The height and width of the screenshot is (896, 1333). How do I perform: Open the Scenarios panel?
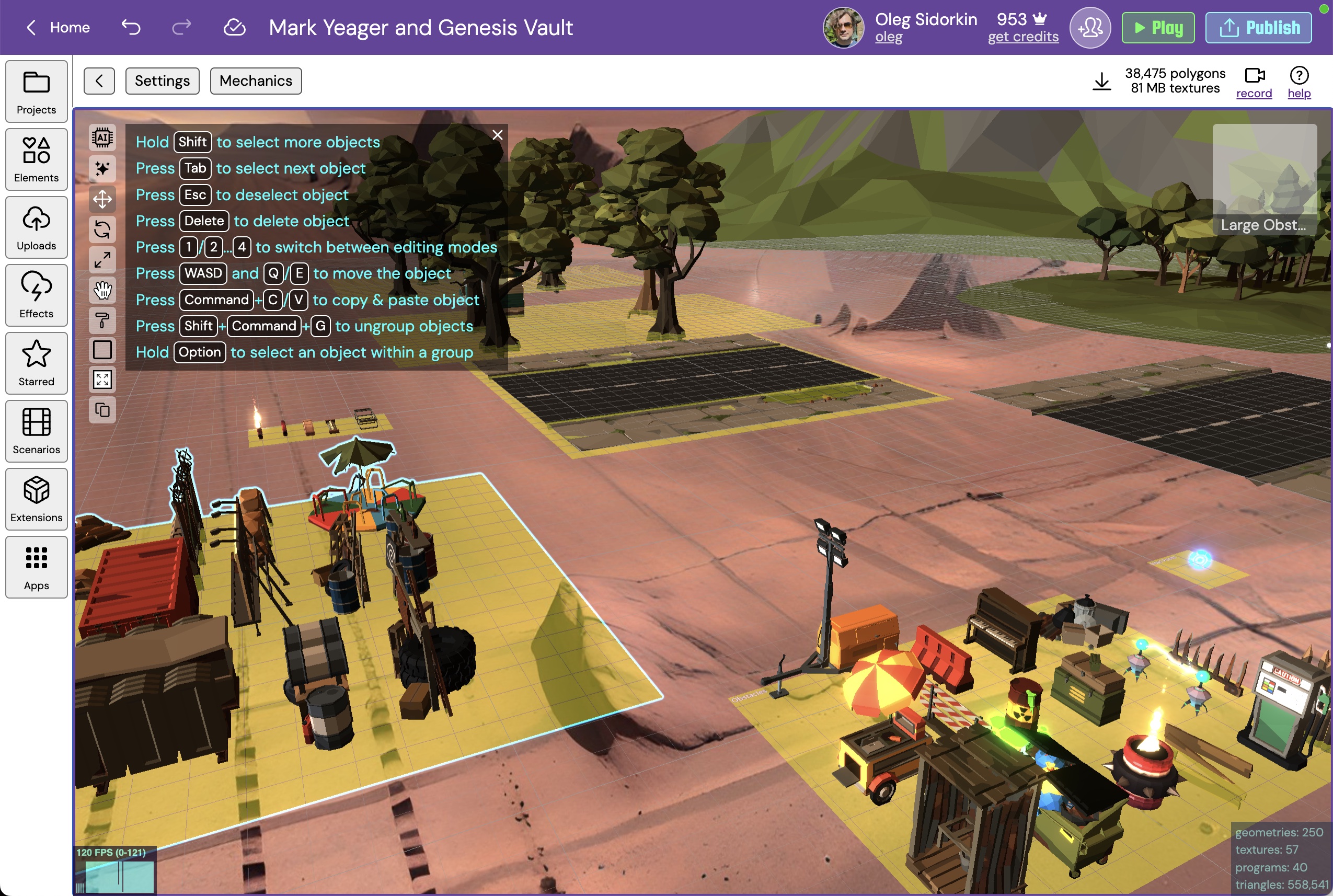coord(36,431)
